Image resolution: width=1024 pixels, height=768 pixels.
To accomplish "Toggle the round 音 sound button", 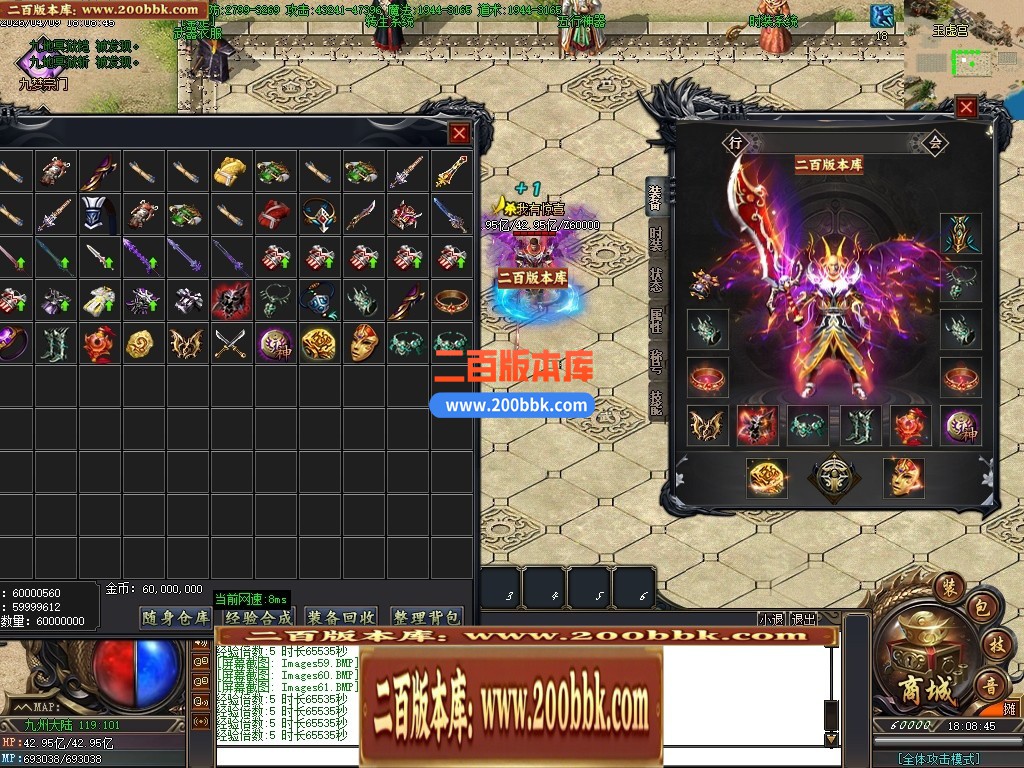I will (x=990, y=686).
